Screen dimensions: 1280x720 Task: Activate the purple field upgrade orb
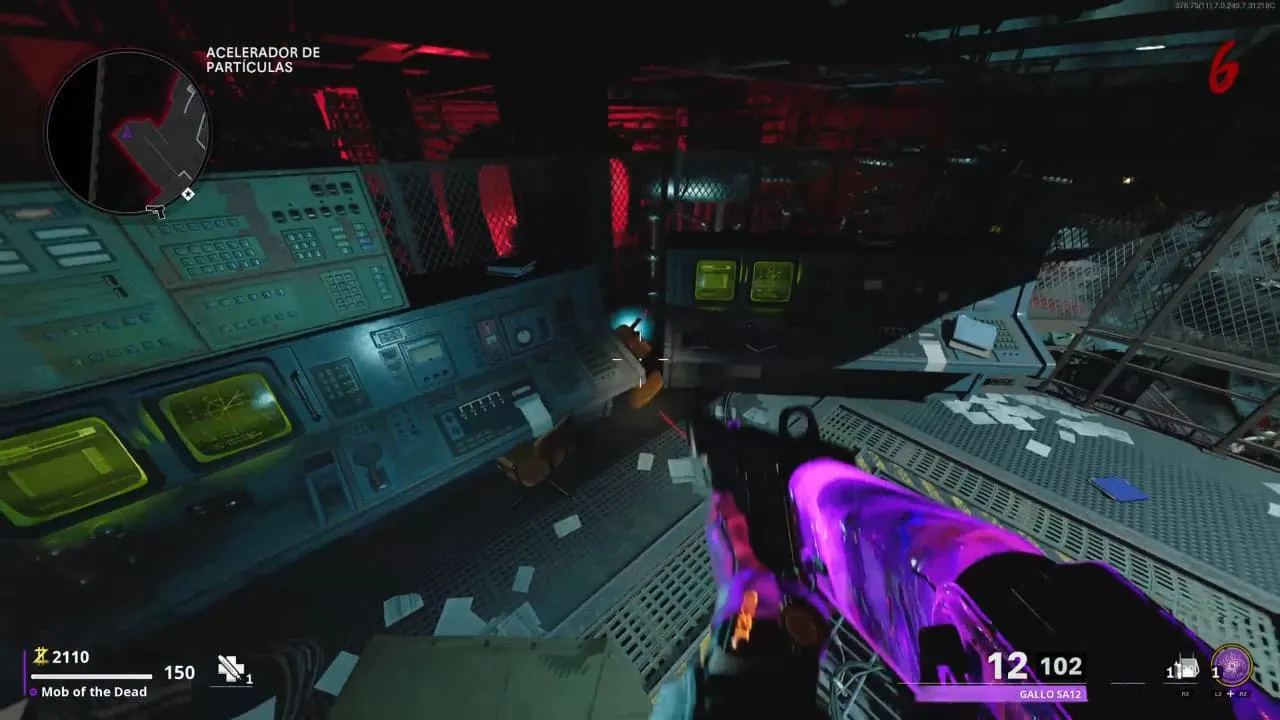coord(1230,666)
